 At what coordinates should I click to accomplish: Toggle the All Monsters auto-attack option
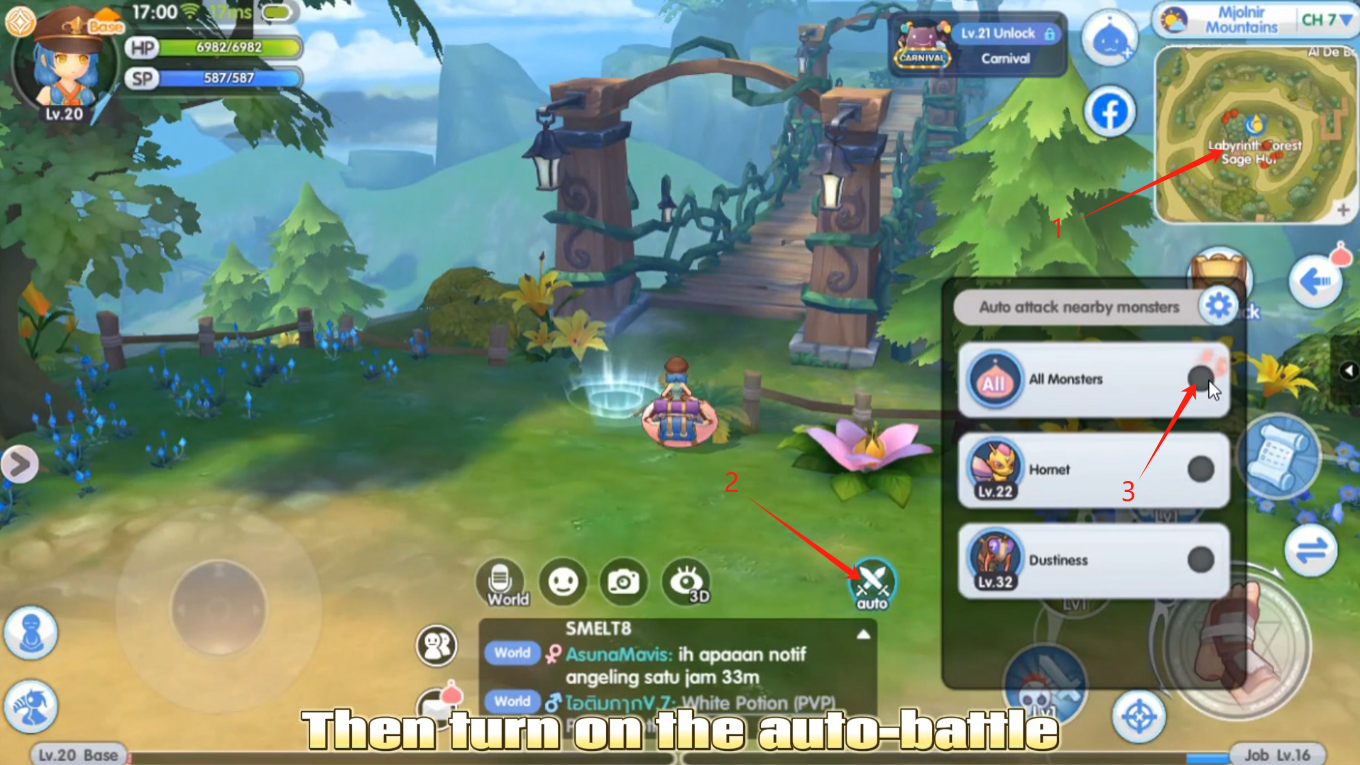pyautogui.click(x=1200, y=378)
